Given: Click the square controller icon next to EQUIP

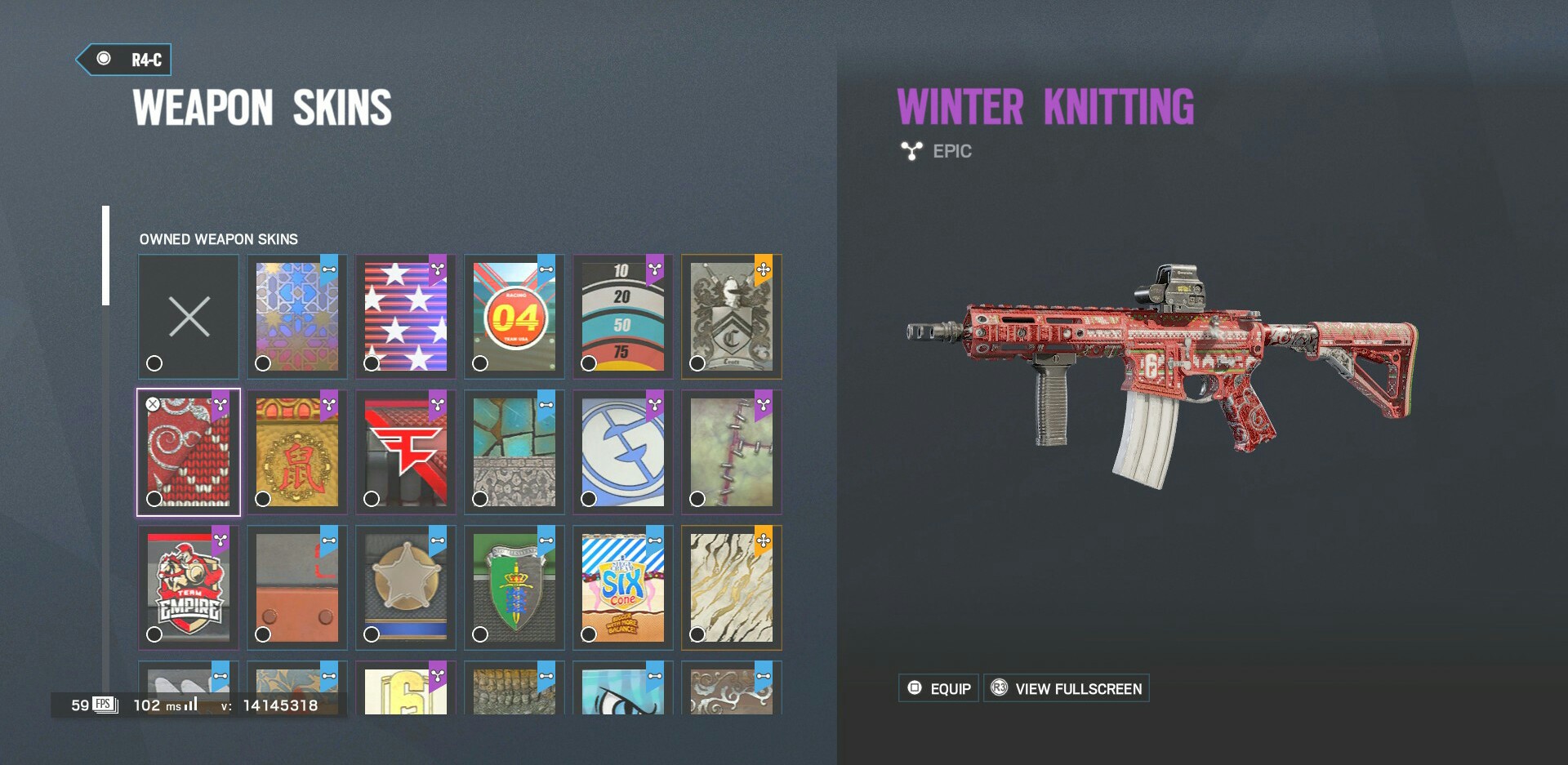Looking at the screenshot, I should tap(914, 688).
